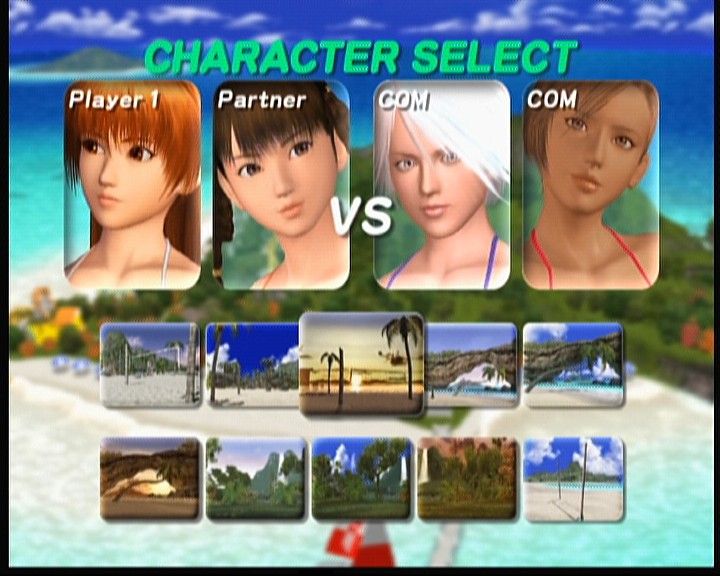The height and width of the screenshot is (576, 720).
Task: Choose the red-cliff jungle stage with waterfall
Action: click(x=468, y=478)
